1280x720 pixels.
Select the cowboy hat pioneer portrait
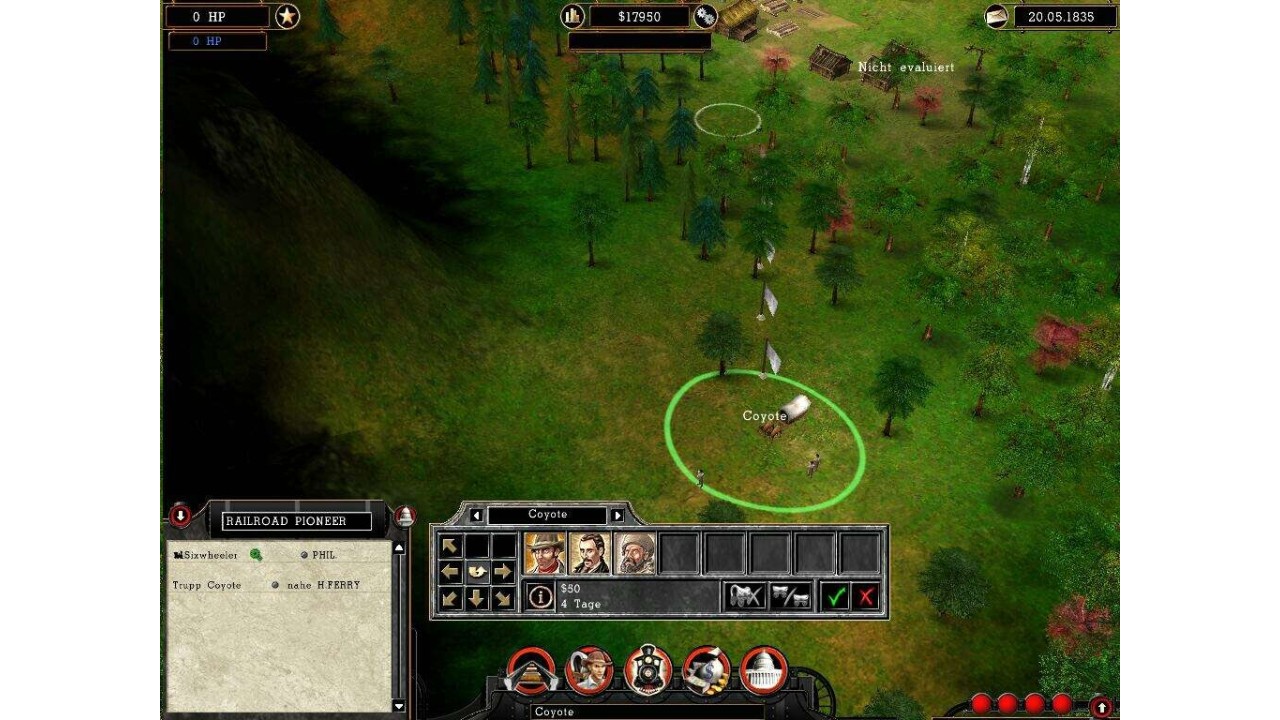545,553
